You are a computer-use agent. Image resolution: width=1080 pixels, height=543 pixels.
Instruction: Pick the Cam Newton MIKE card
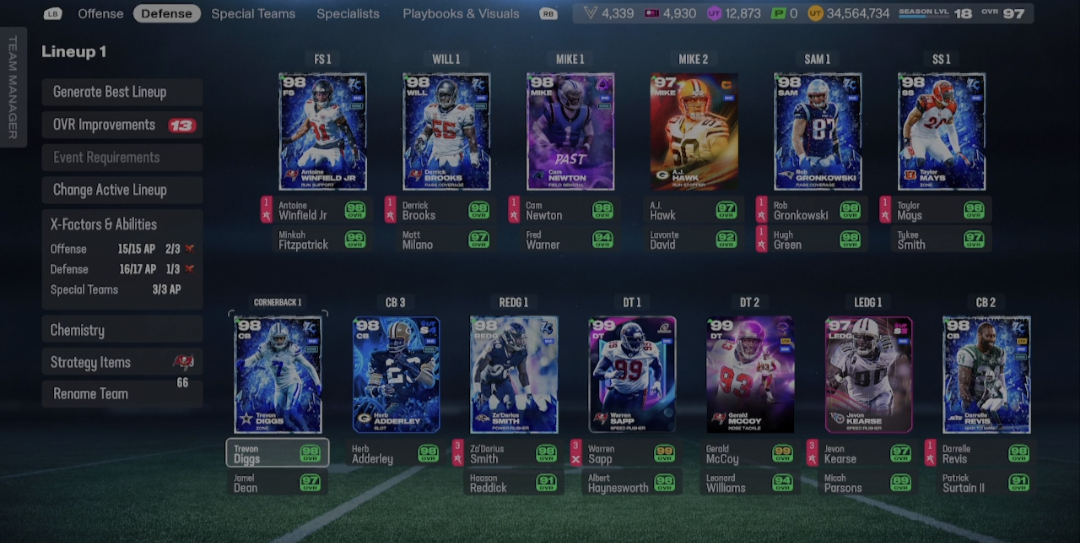click(570, 131)
